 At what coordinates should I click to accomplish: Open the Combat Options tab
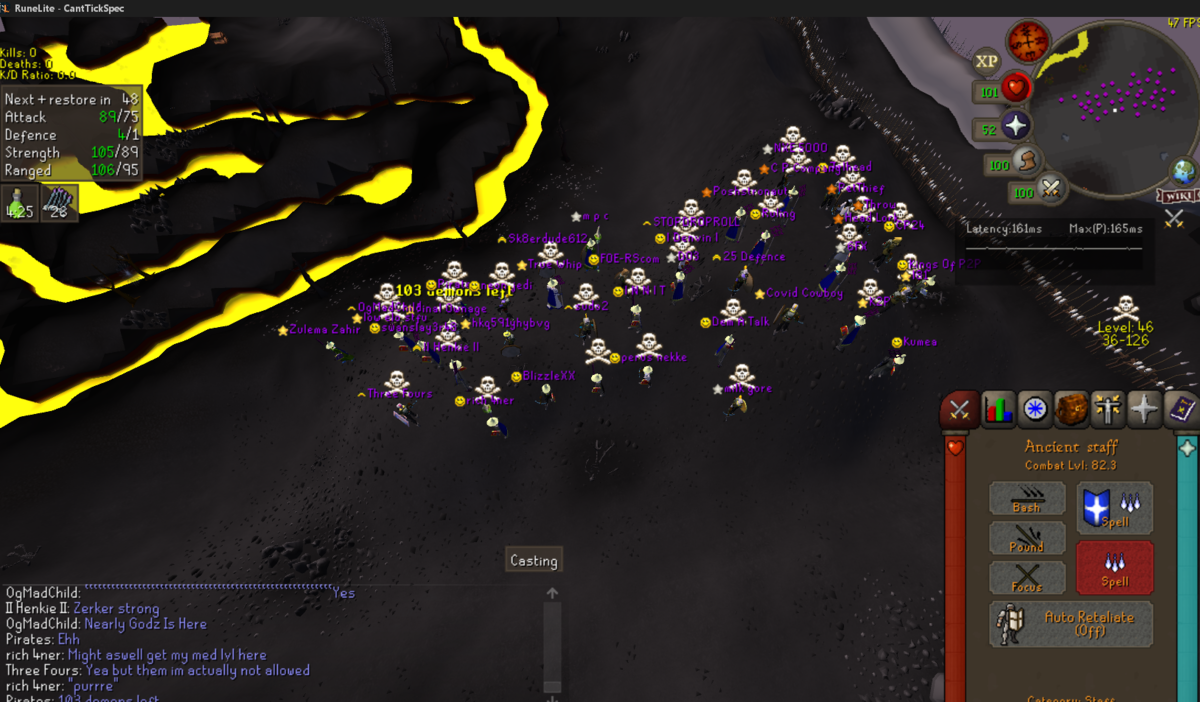[960, 409]
